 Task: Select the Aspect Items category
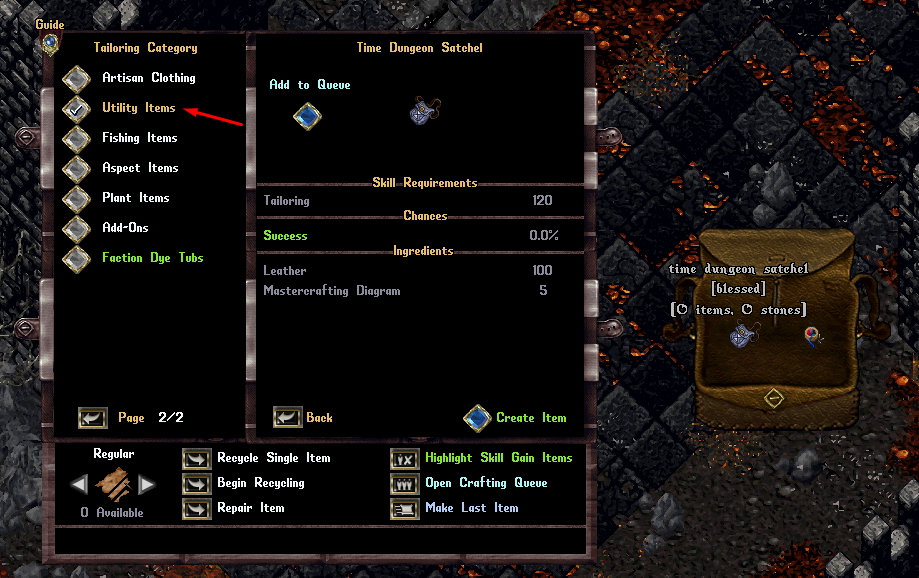(77, 169)
